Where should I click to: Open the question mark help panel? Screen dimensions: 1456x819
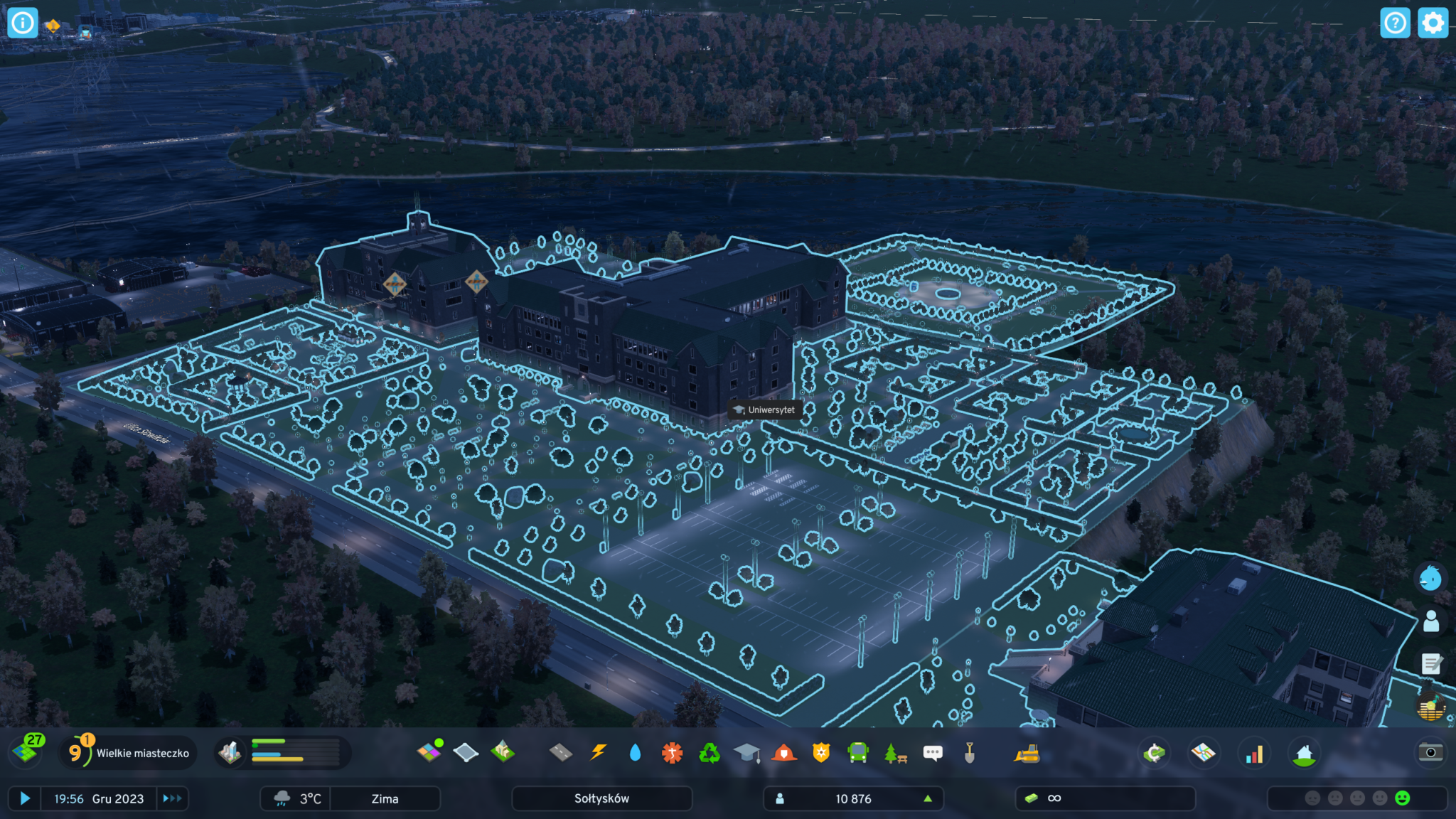pyautogui.click(x=1395, y=23)
